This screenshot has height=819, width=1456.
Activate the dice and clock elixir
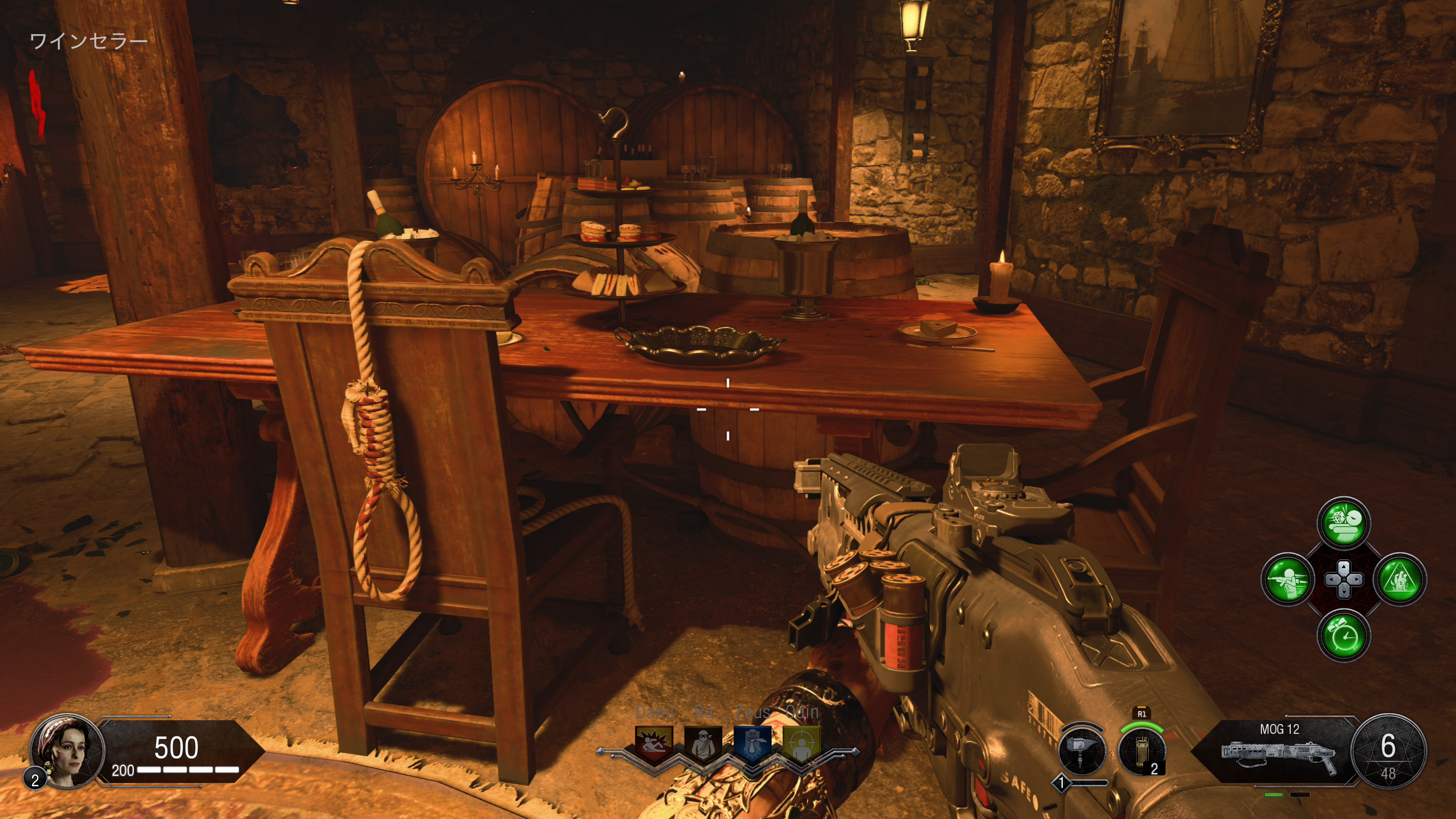(1343, 523)
